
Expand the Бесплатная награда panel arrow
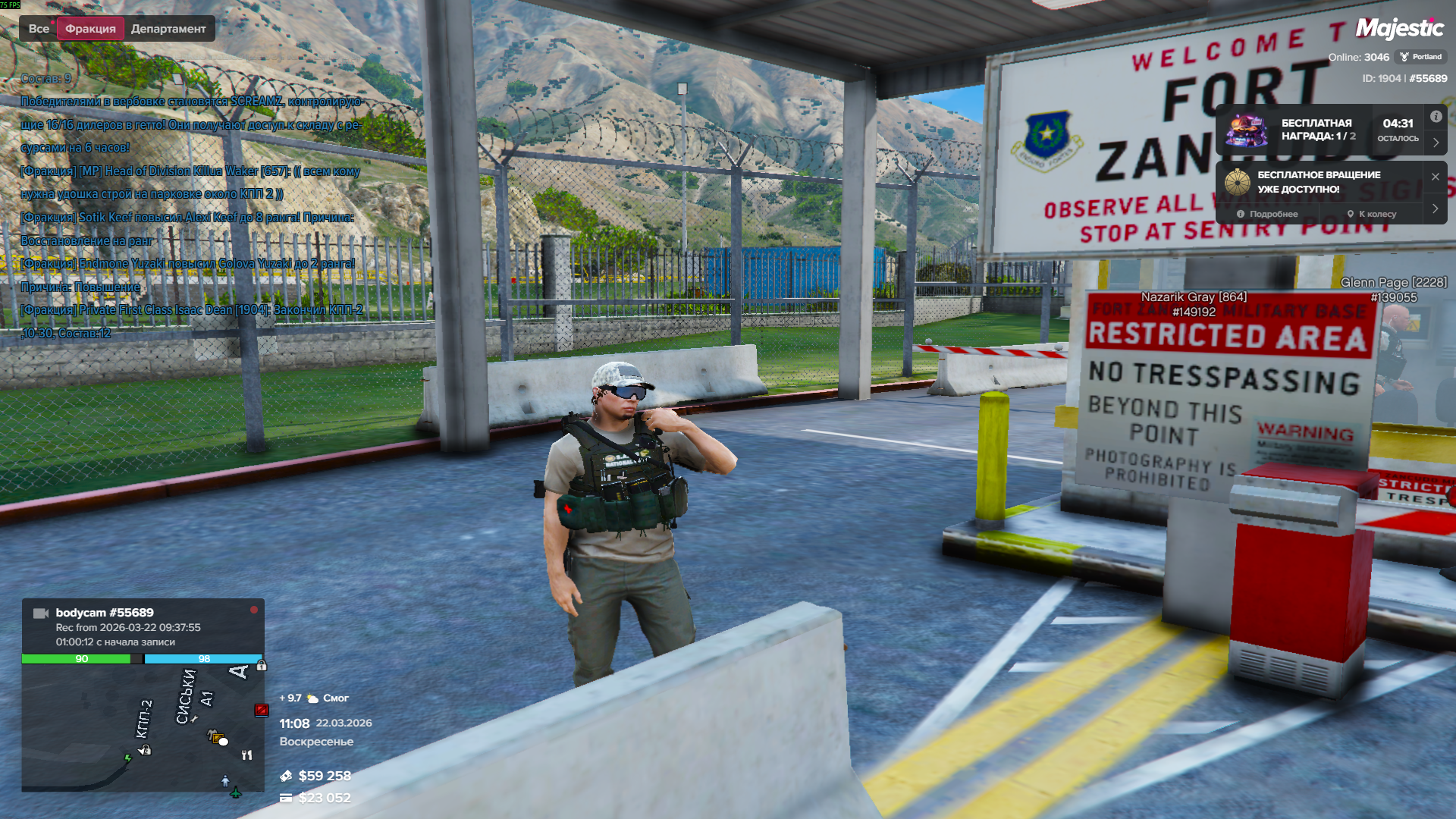coord(1436,142)
